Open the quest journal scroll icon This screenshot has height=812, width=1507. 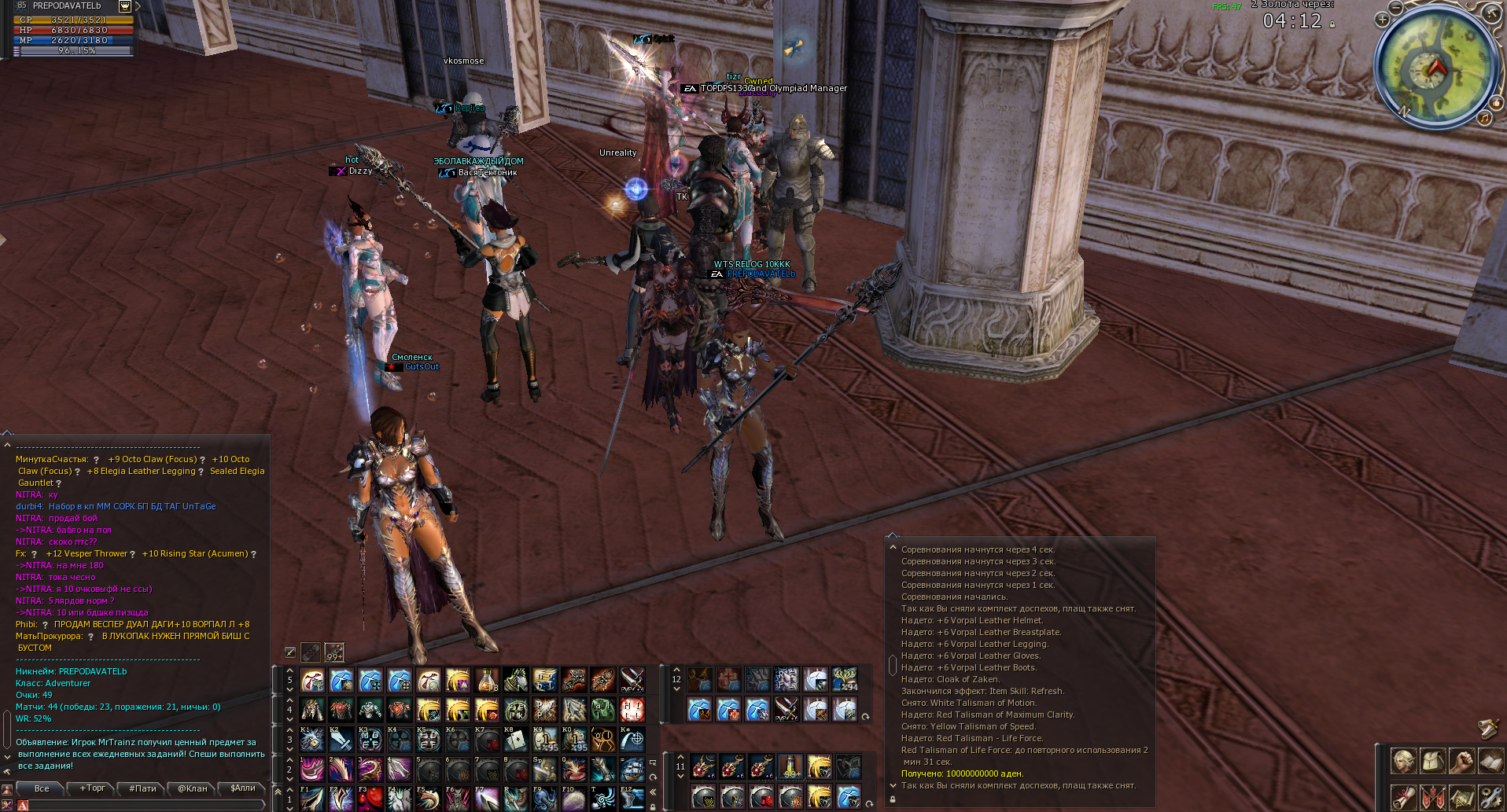pos(1404,797)
